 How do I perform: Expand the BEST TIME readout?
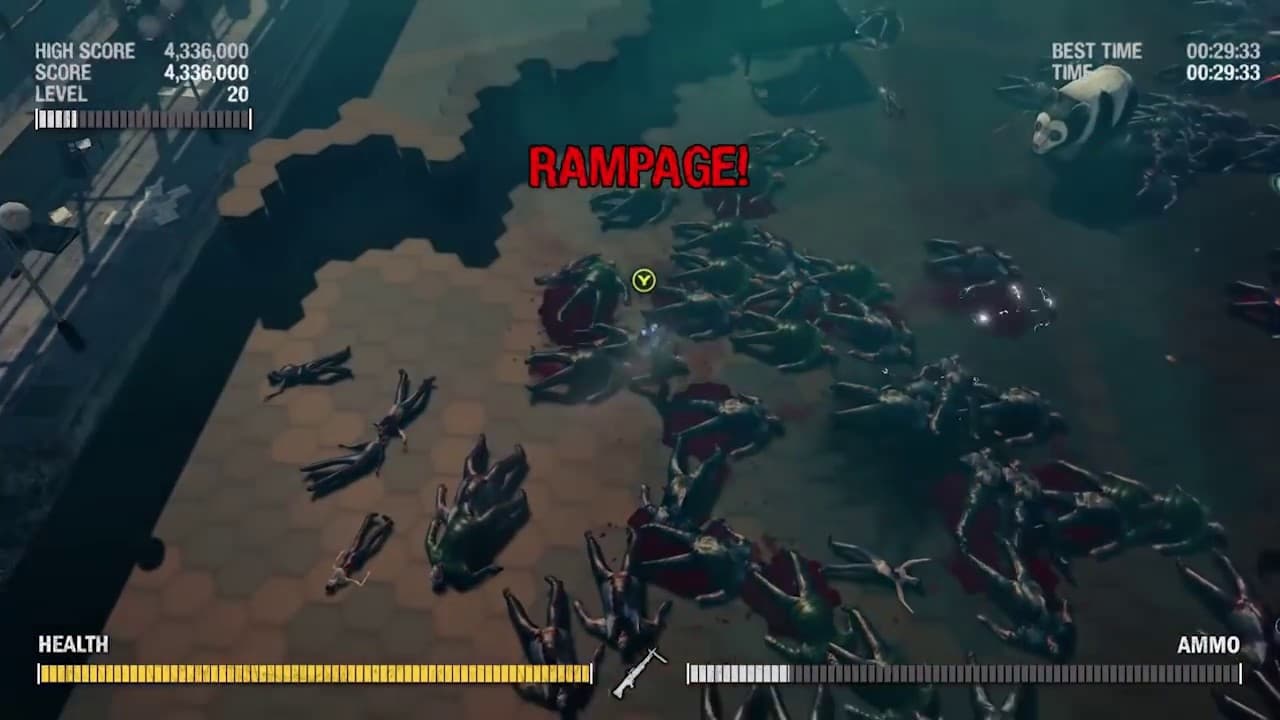(1097, 52)
